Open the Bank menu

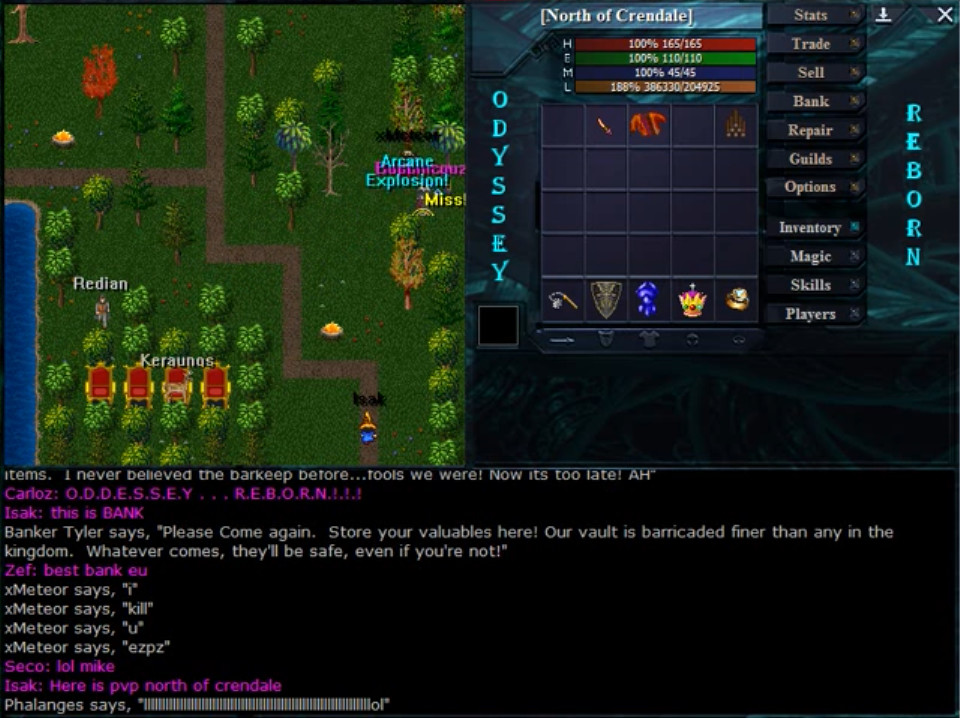[812, 101]
